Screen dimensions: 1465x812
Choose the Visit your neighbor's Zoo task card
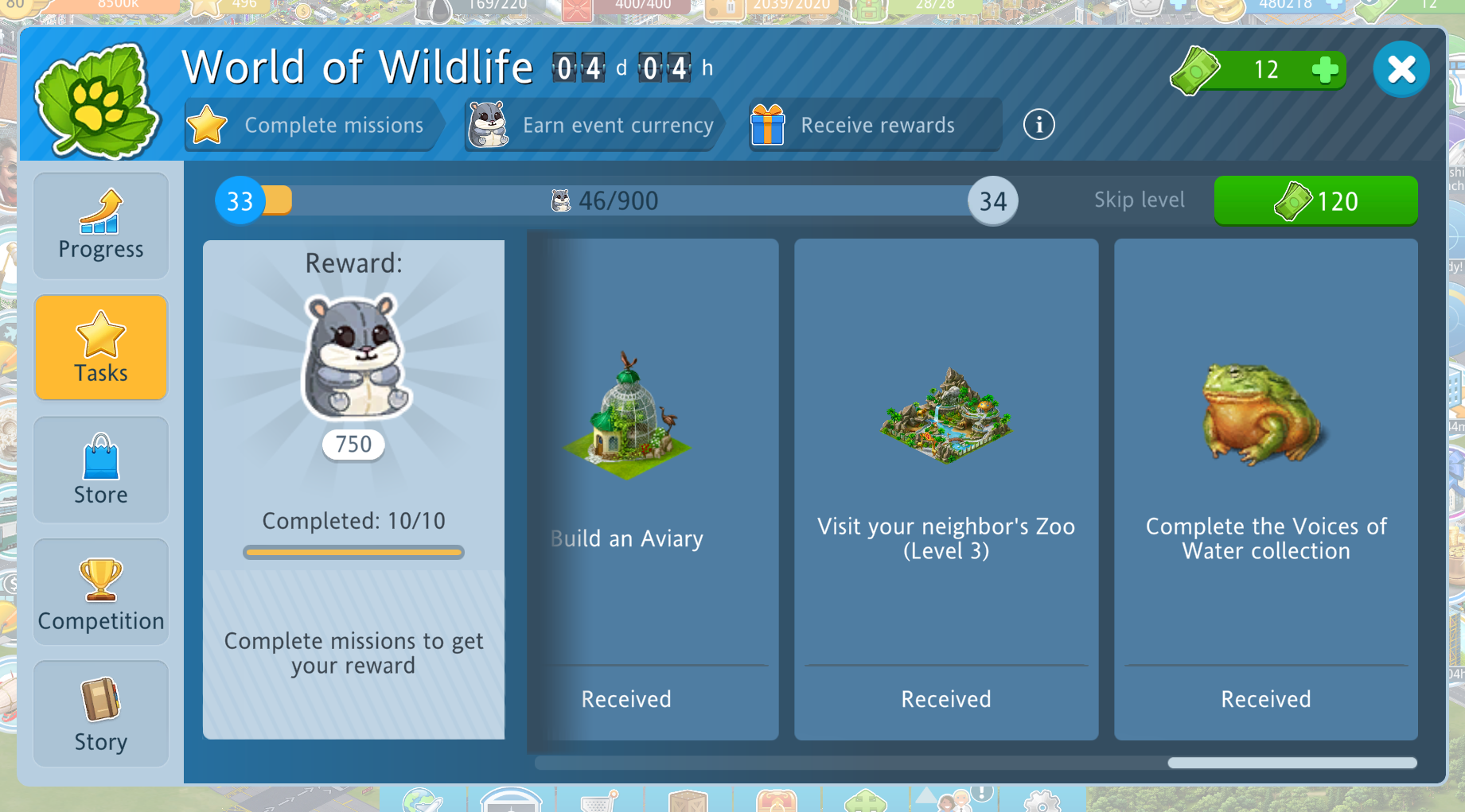click(946, 489)
